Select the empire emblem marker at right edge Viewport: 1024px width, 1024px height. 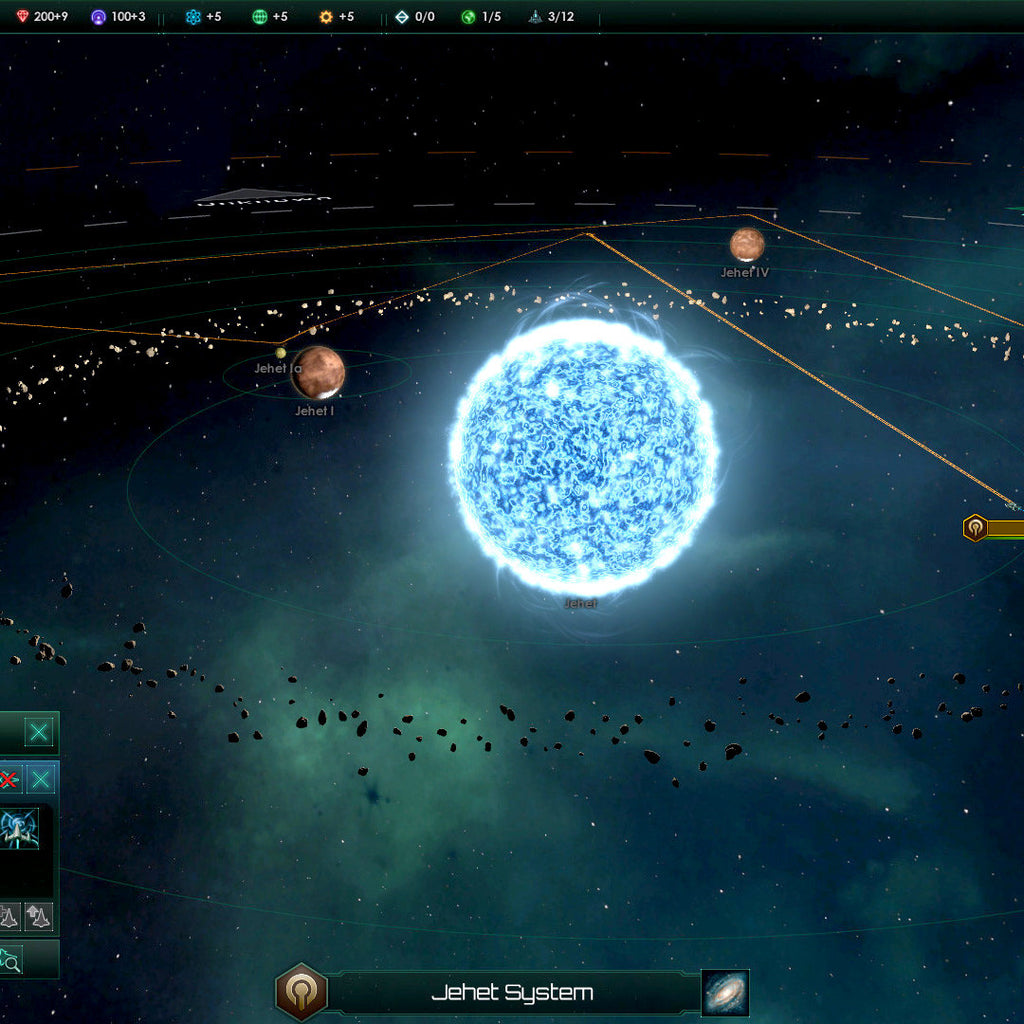[975, 528]
